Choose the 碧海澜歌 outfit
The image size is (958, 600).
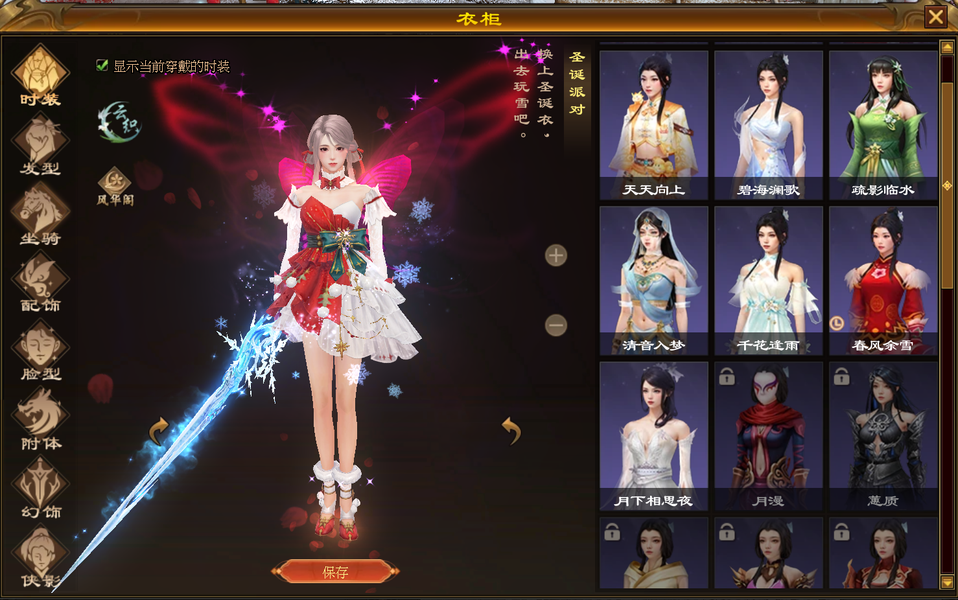click(768, 124)
